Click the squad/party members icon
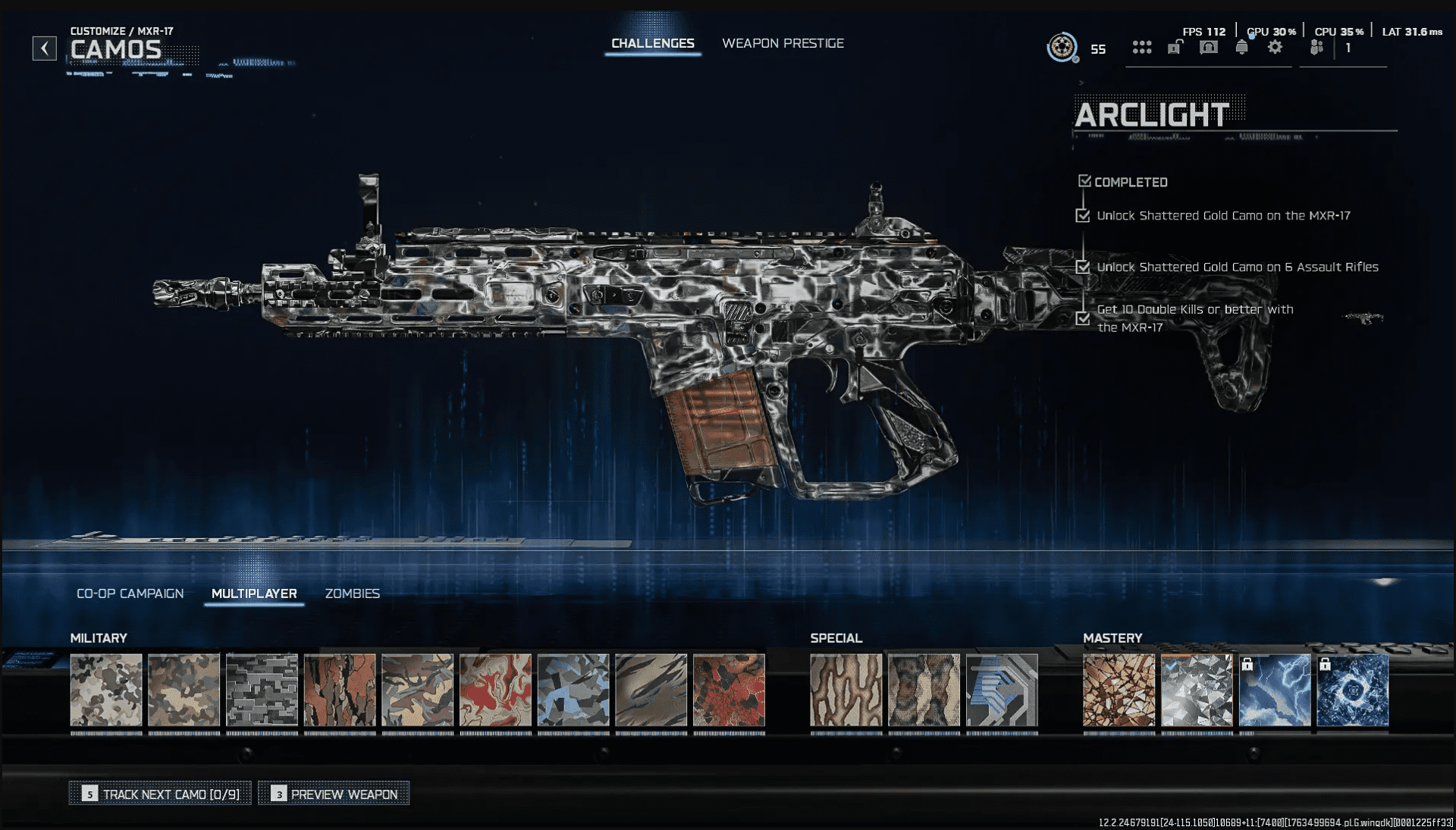 click(x=1316, y=47)
